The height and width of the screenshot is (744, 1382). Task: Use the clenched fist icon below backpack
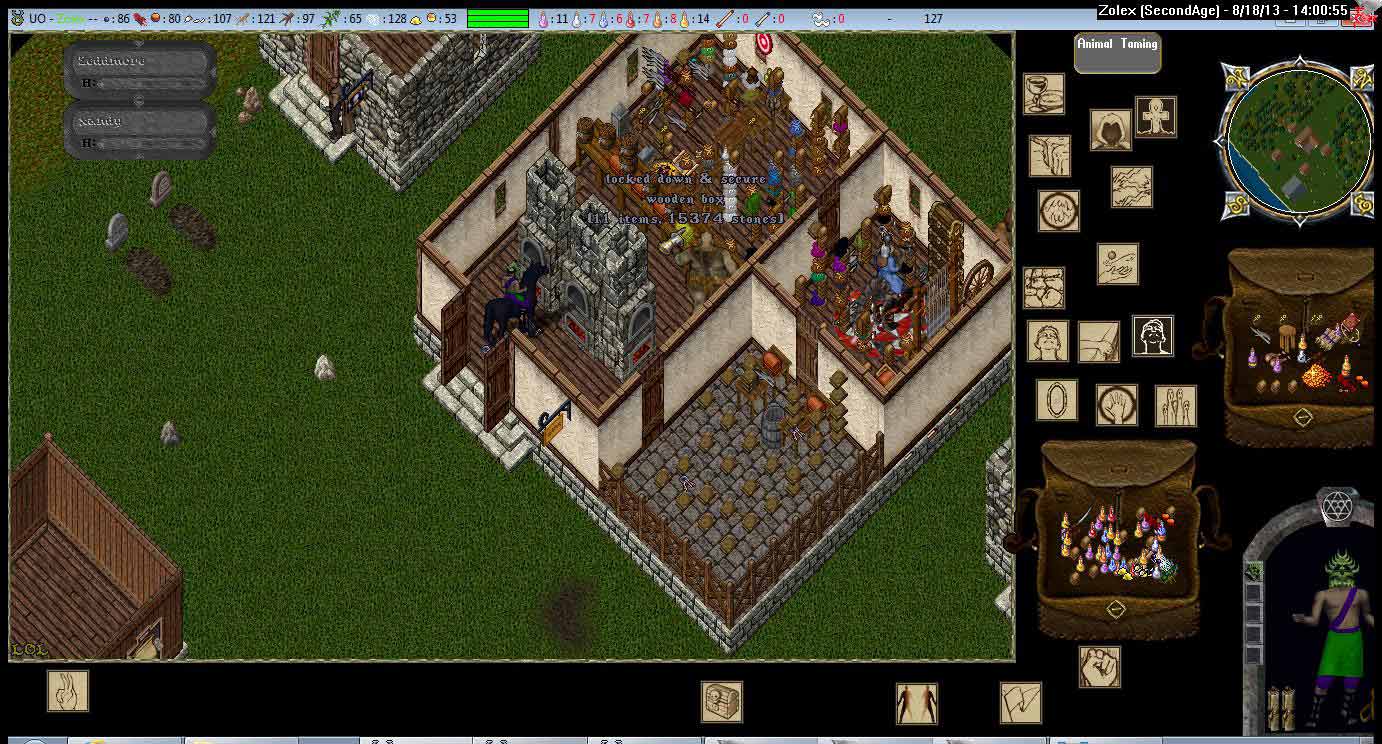coord(1099,667)
